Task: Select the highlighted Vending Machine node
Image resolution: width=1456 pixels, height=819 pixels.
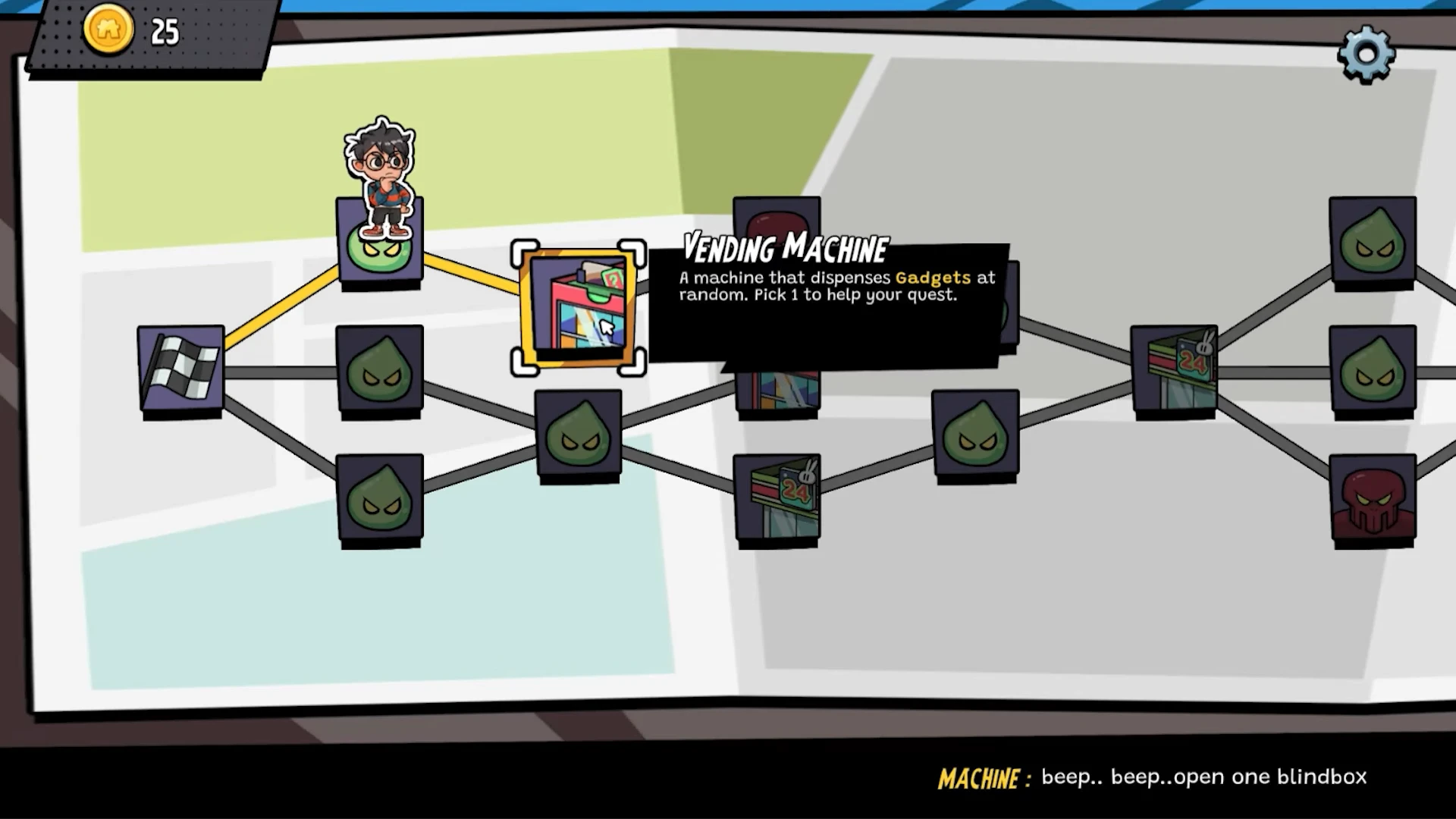Action: tap(579, 307)
